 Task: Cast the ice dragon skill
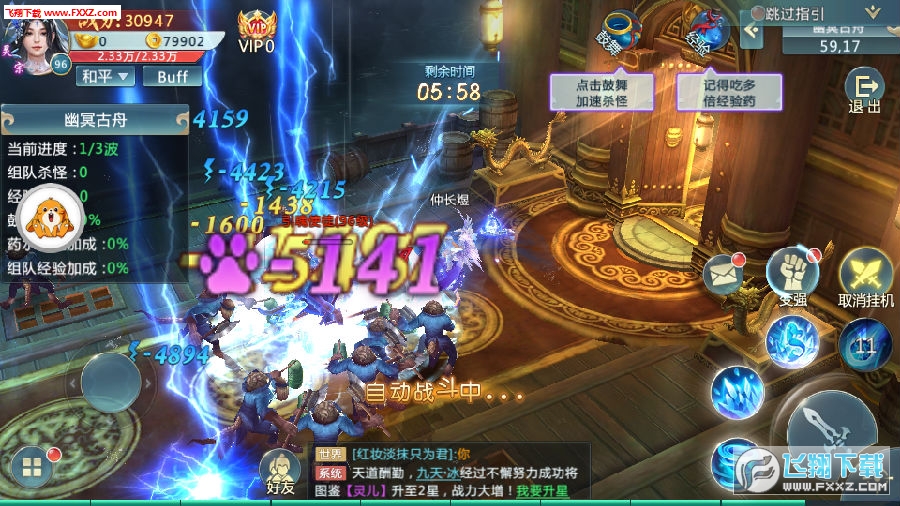[x=793, y=341]
